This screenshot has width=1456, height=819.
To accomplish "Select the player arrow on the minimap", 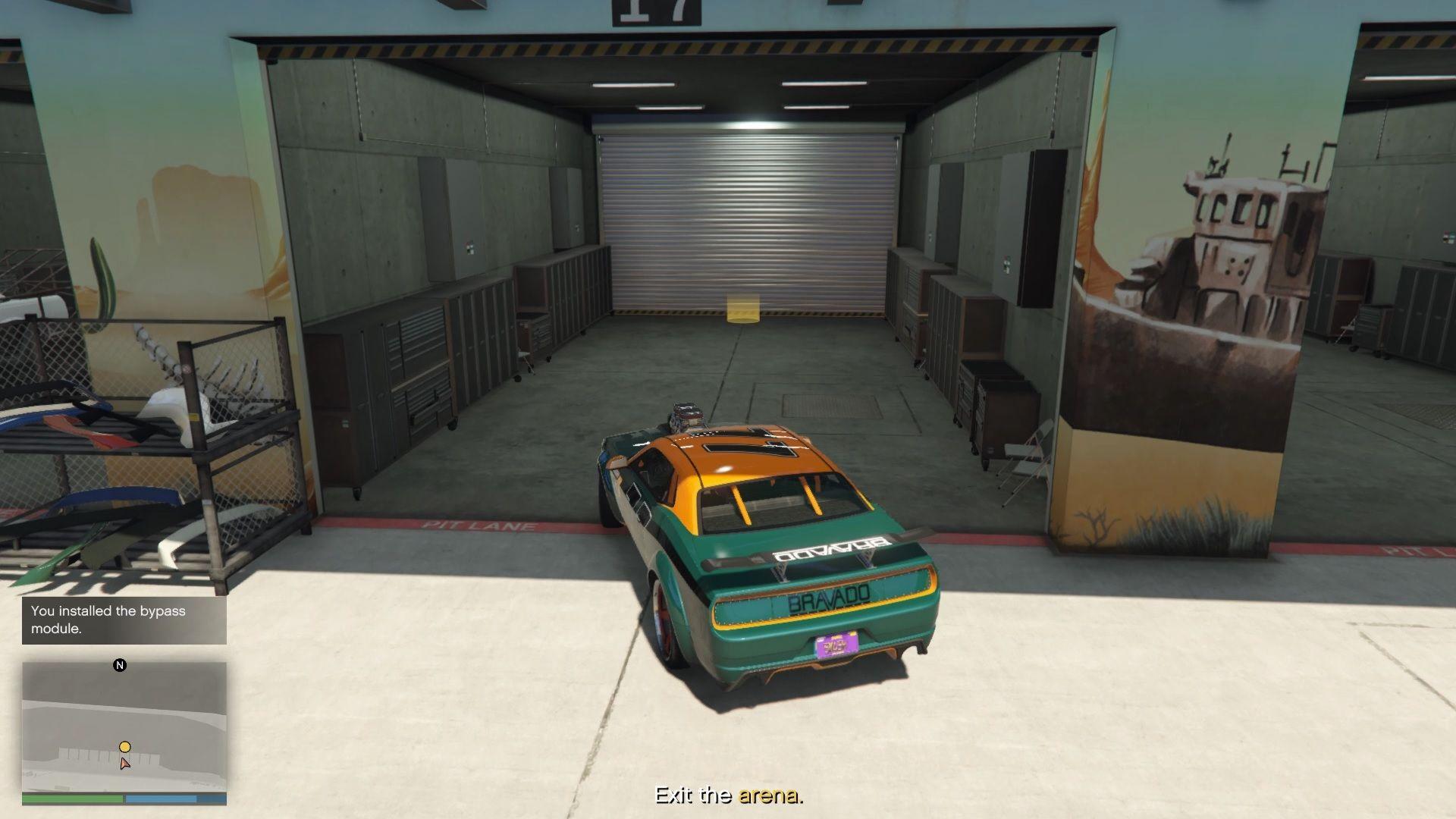I will (125, 763).
